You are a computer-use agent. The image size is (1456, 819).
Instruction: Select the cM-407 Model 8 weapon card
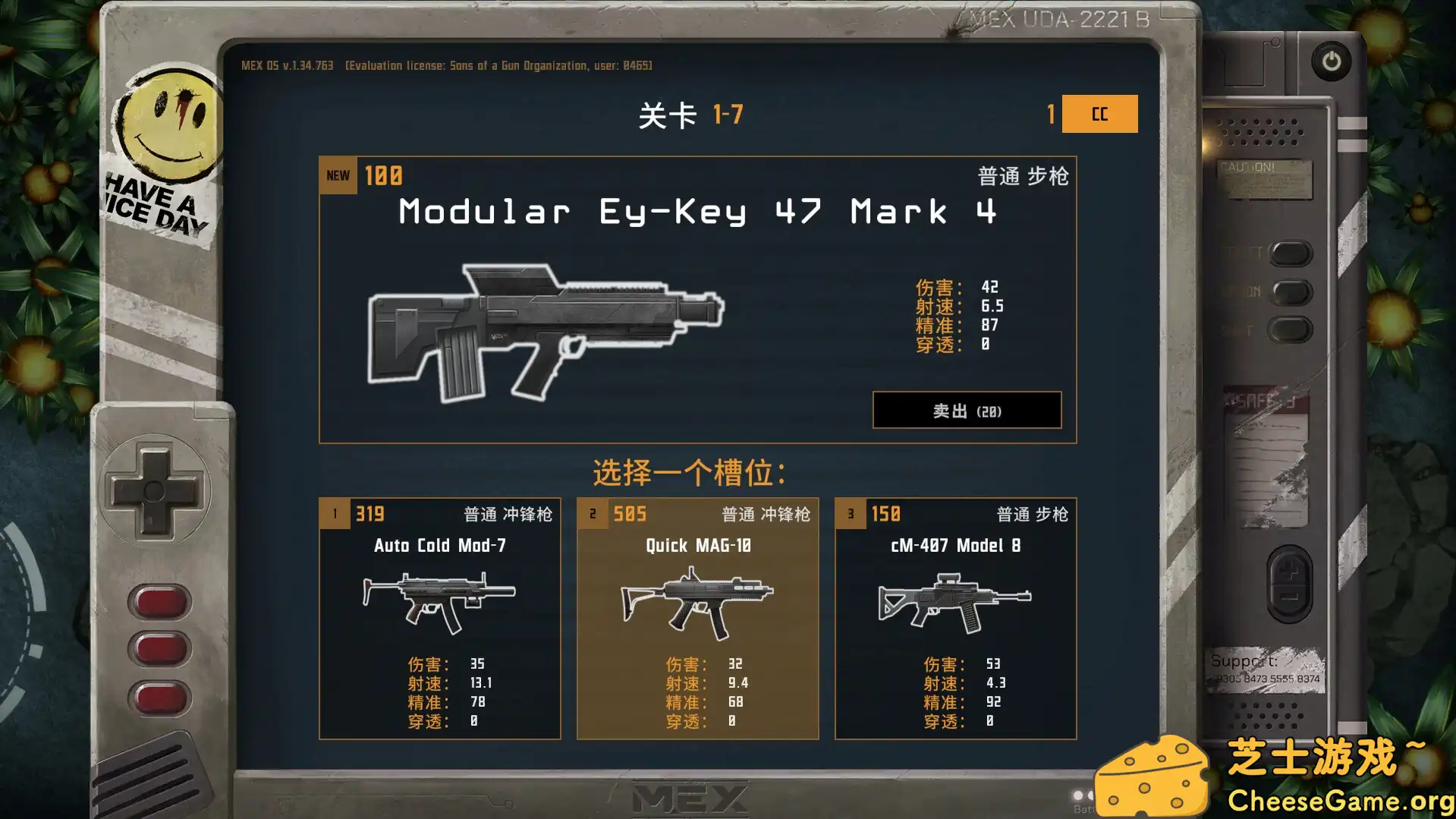click(954, 617)
